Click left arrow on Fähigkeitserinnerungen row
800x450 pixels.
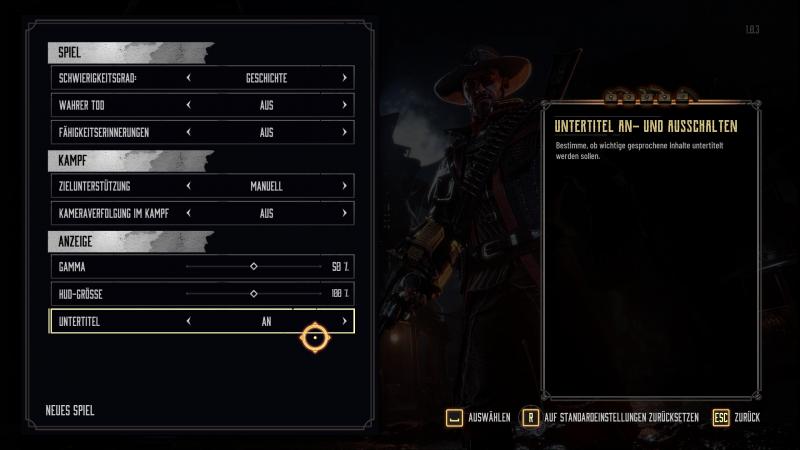click(188, 131)
